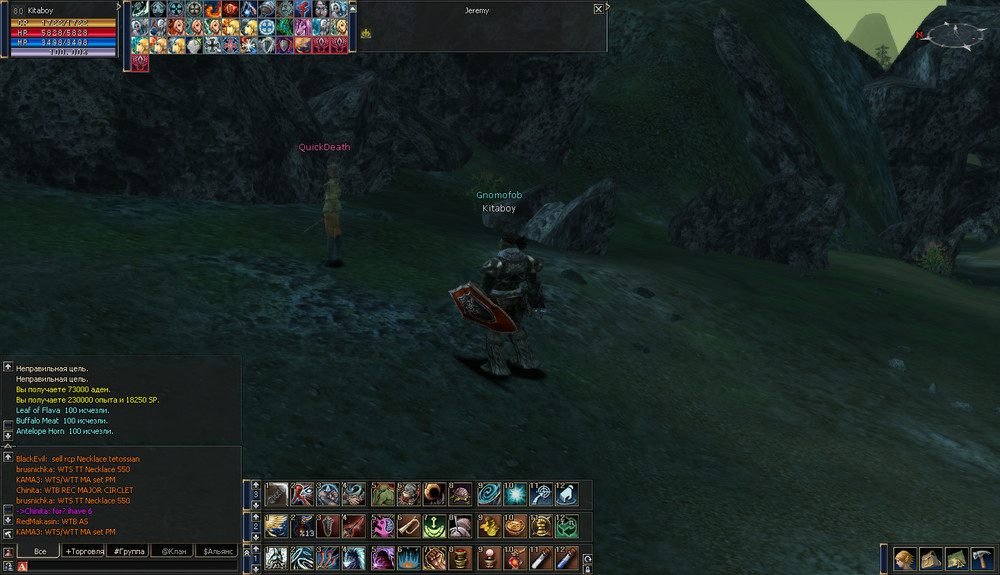Switch to the Все chat tab
The width and height of the screenshot is (1000, 575).
pos(40,551)
